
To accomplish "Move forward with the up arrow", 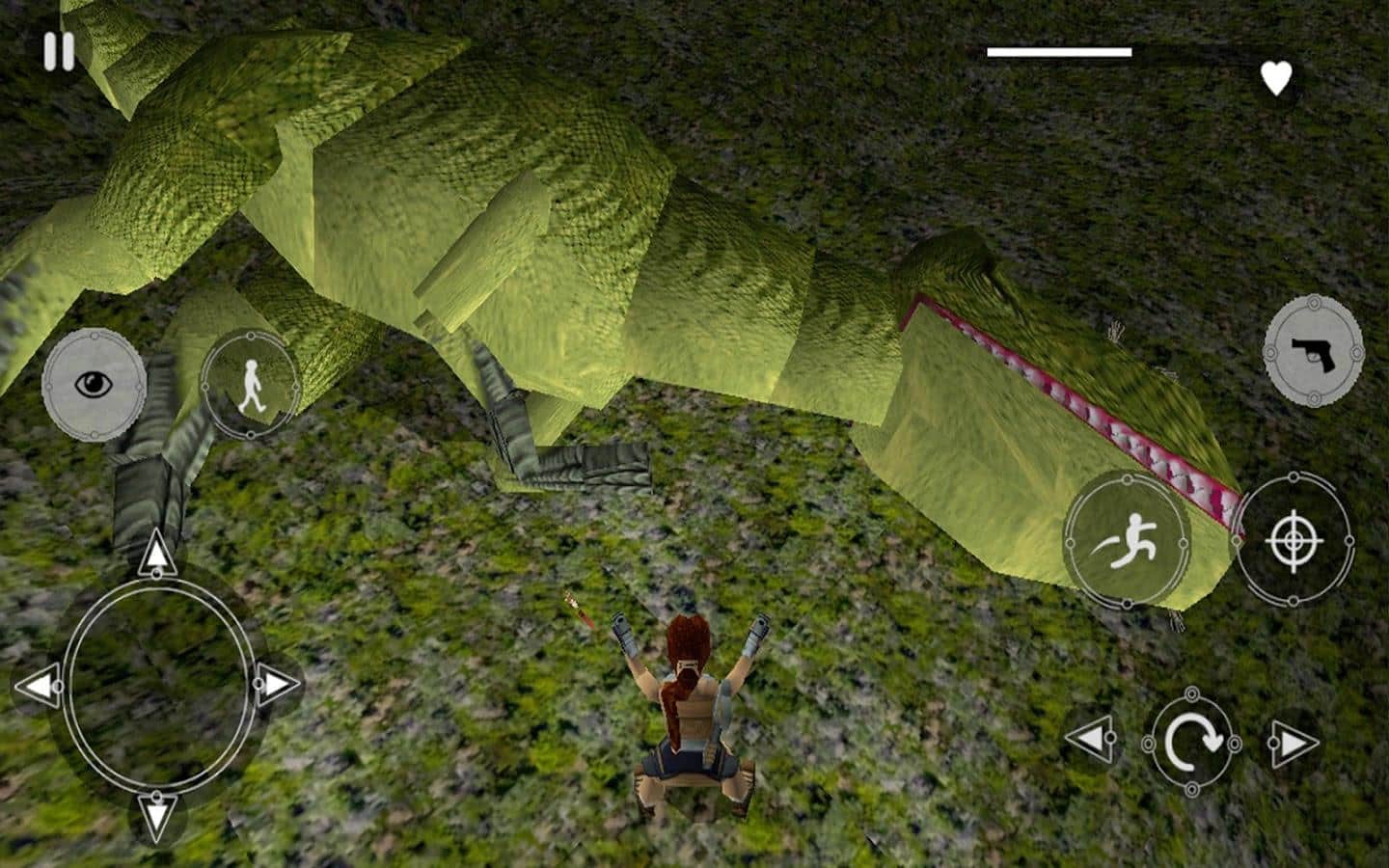I will [155, 555].
